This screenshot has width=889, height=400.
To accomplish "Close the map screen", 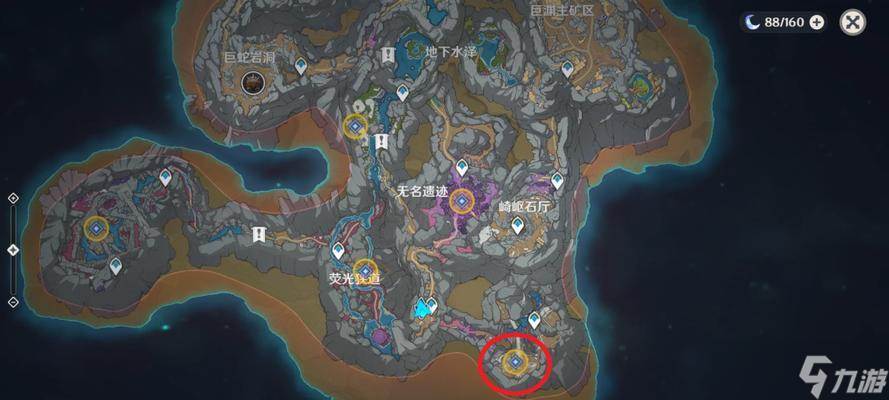I will tap(852, 22).
